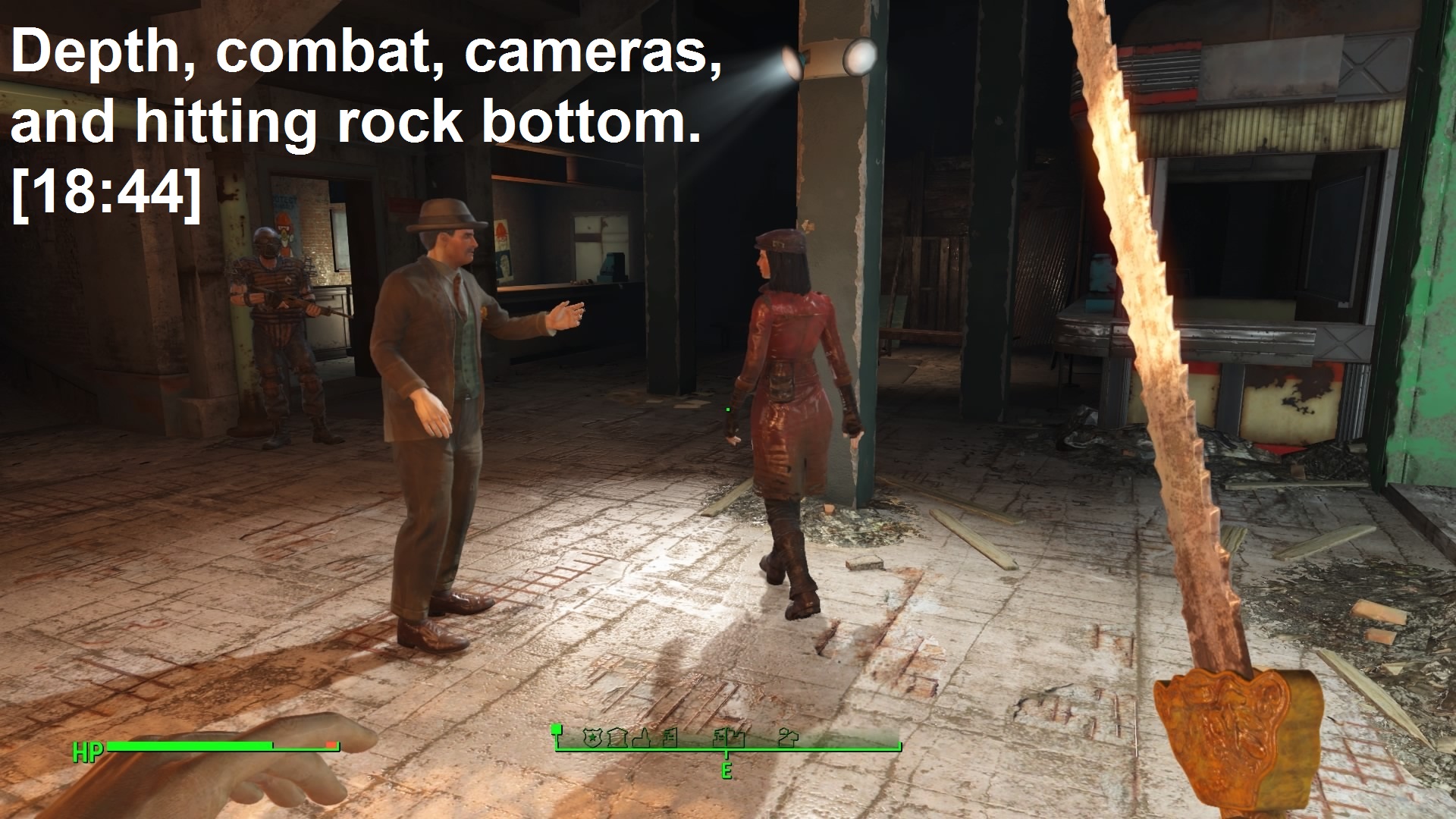Click the E cardinal direction letter on compass
1456x819 pixels.
point(726,772)
